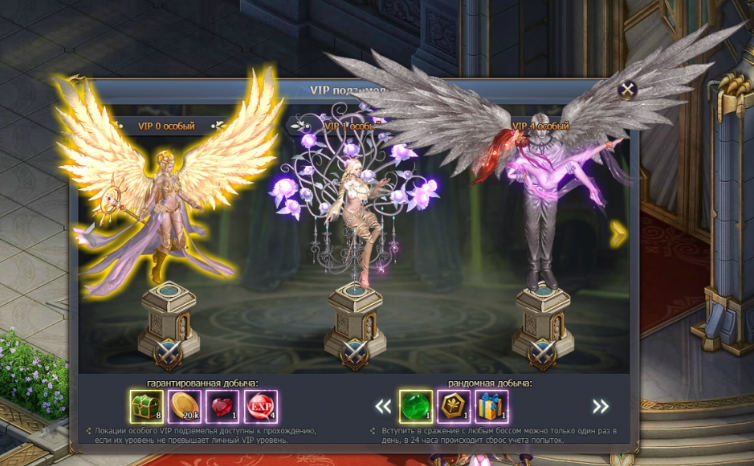Close the VIP dungeon window
Screen dimensions: 754x466
628,90
